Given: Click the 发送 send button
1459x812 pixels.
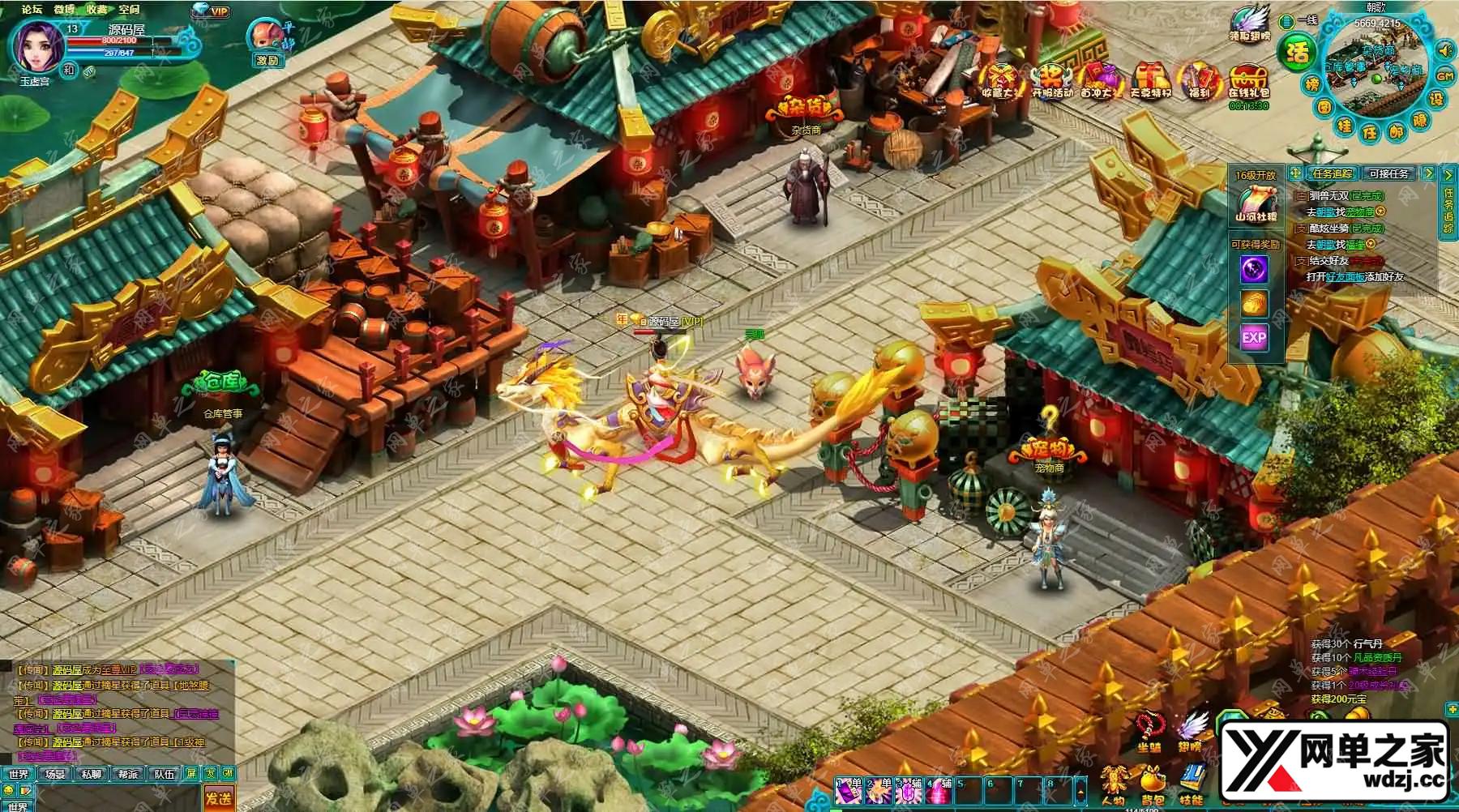Looking at the screenshot, I should 218,798.
